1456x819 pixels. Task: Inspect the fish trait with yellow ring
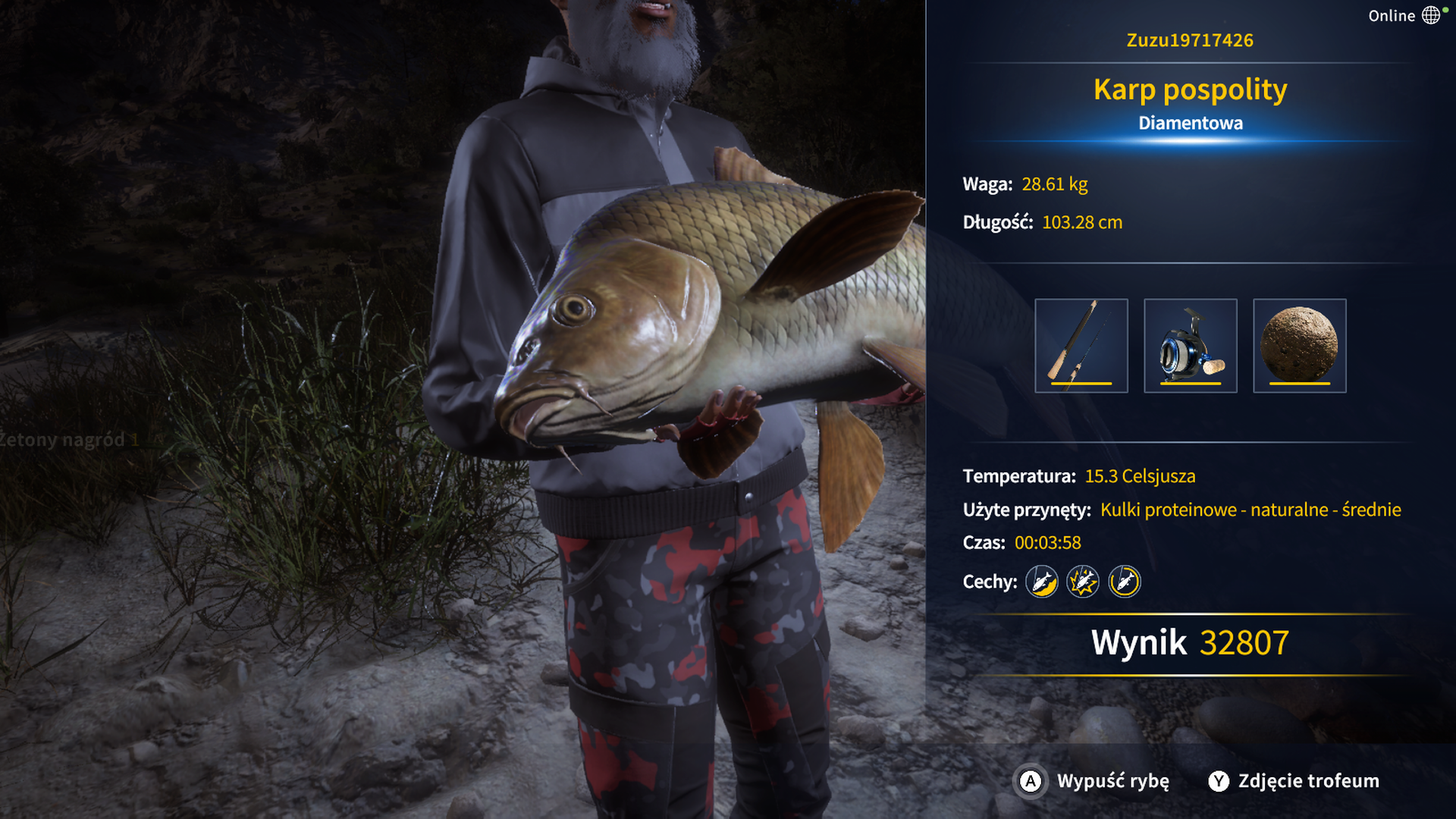tap(1125, 582)
